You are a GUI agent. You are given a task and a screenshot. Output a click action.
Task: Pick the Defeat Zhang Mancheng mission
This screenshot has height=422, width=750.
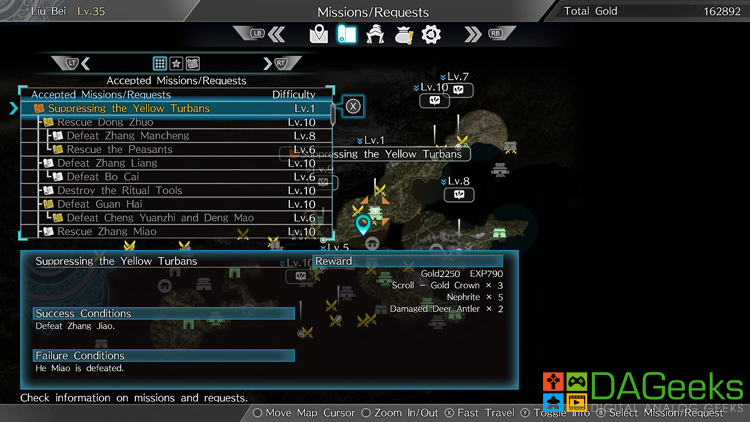click(x=127, y=136)
